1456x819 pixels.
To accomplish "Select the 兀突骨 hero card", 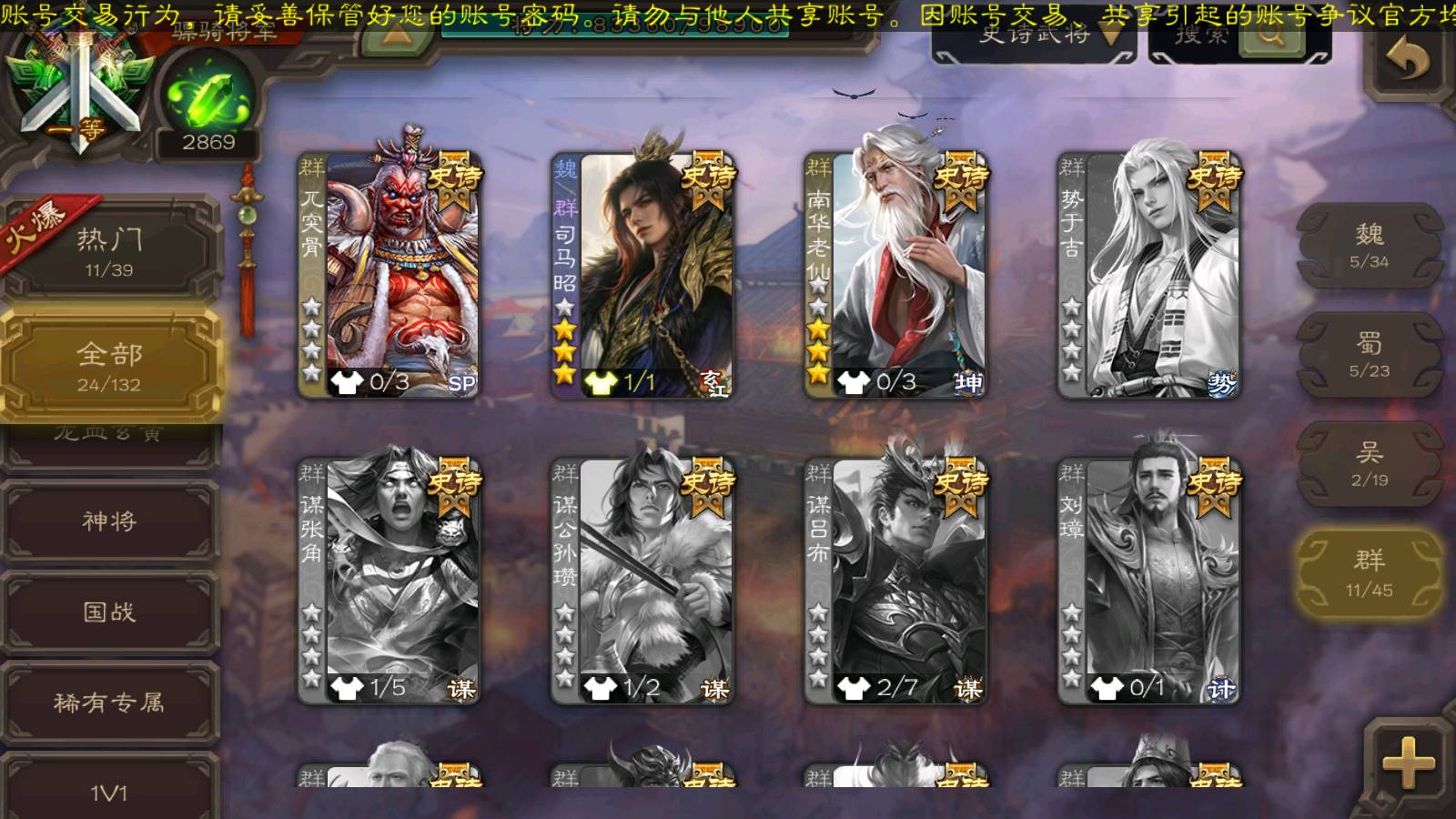I will (x=389, y=273).
